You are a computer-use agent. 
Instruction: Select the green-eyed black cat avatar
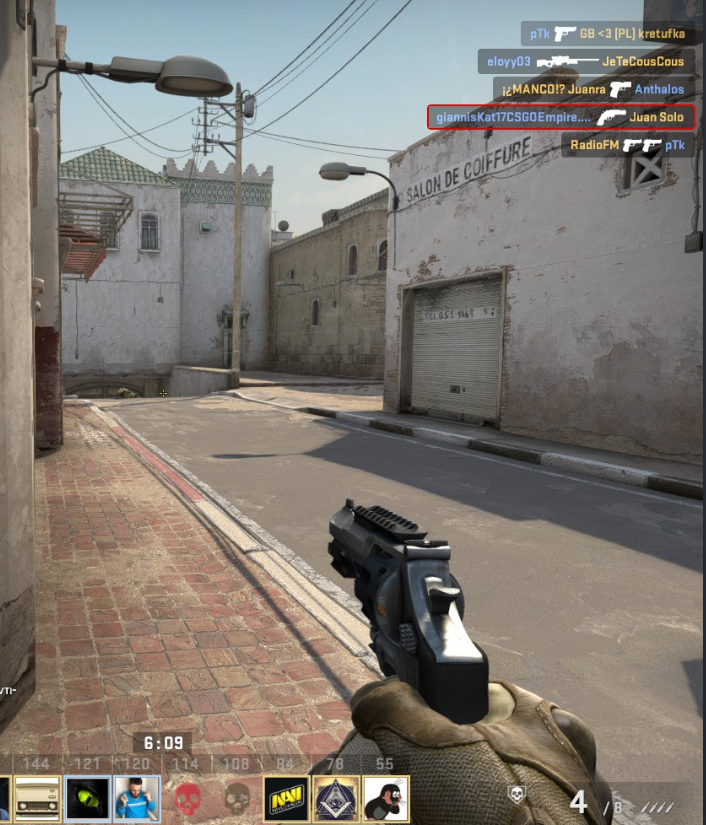coord(87,797)
